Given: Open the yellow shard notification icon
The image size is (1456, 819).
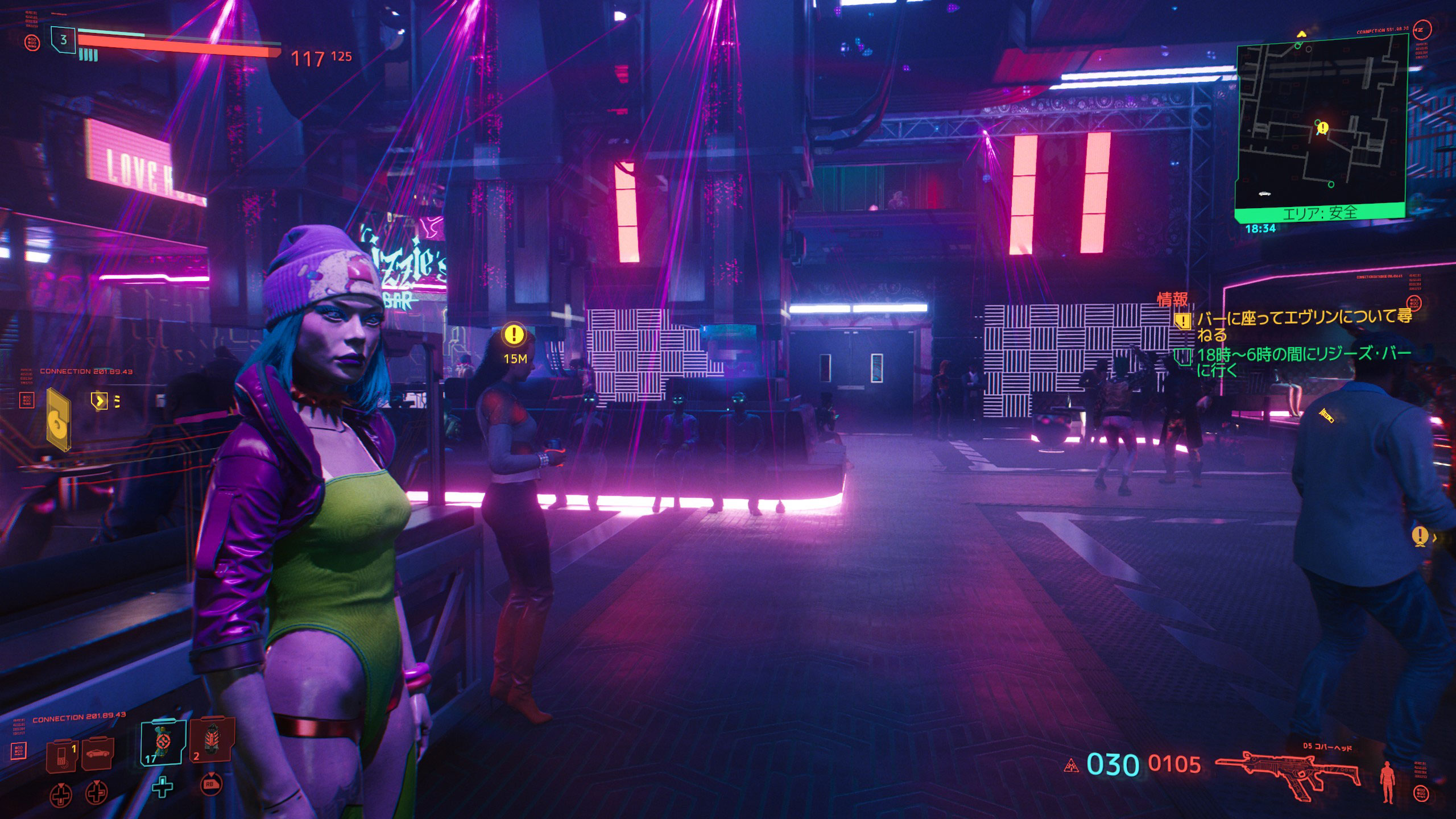Looking at the screenshot, I should pos(58,419).
